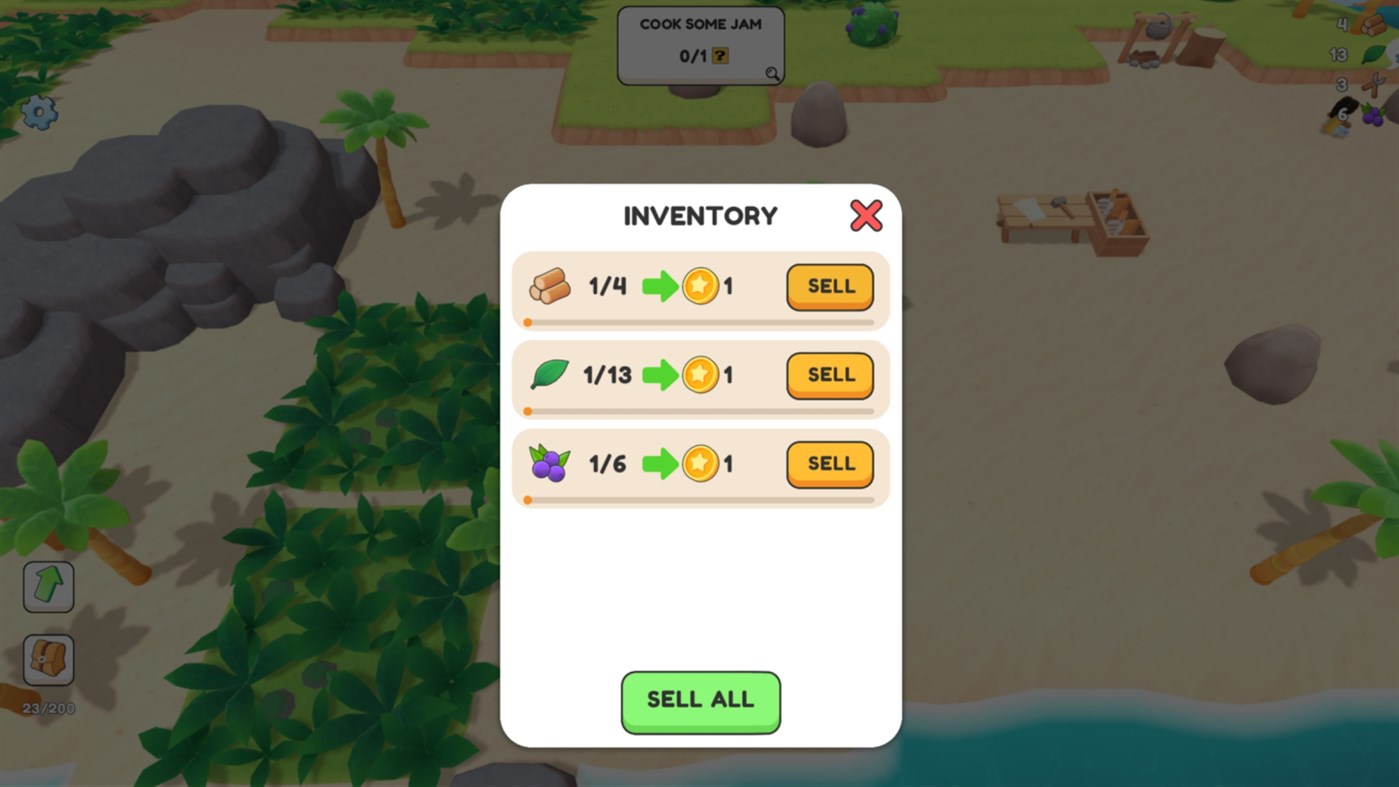Click the coin icon next to the logs
The height and width of the screenshot is (787, 1399).
pos(700,287)
